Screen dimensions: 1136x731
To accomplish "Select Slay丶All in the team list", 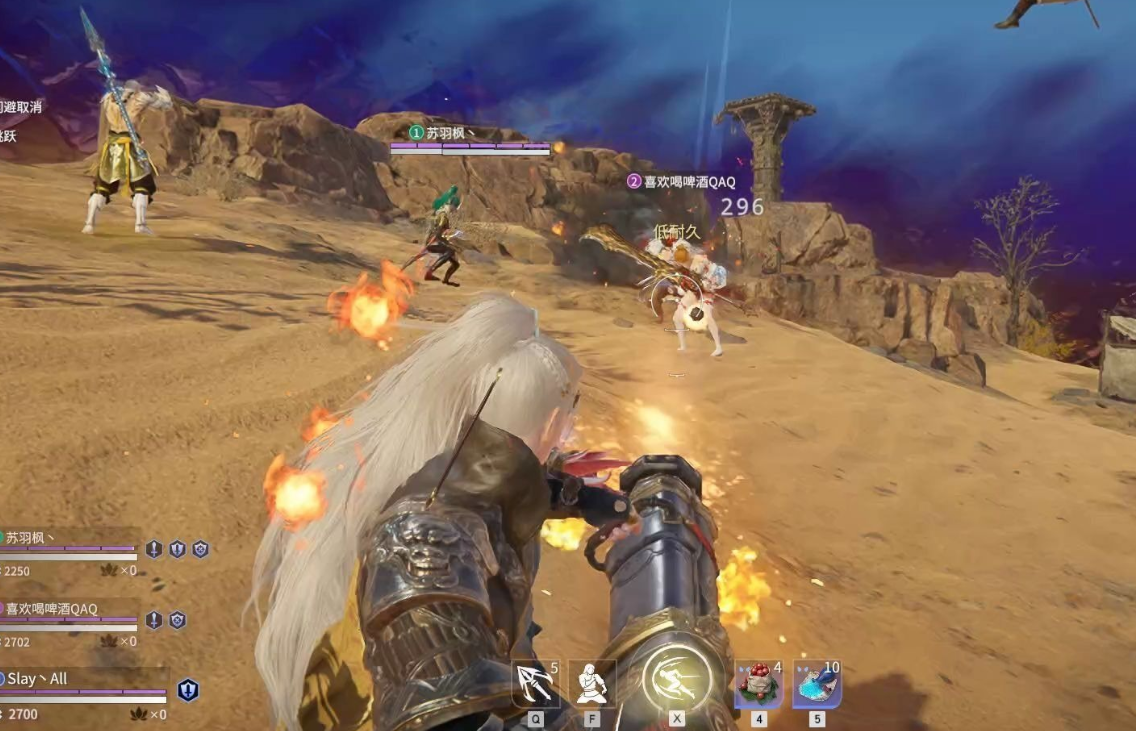I will tap(38, 679).
